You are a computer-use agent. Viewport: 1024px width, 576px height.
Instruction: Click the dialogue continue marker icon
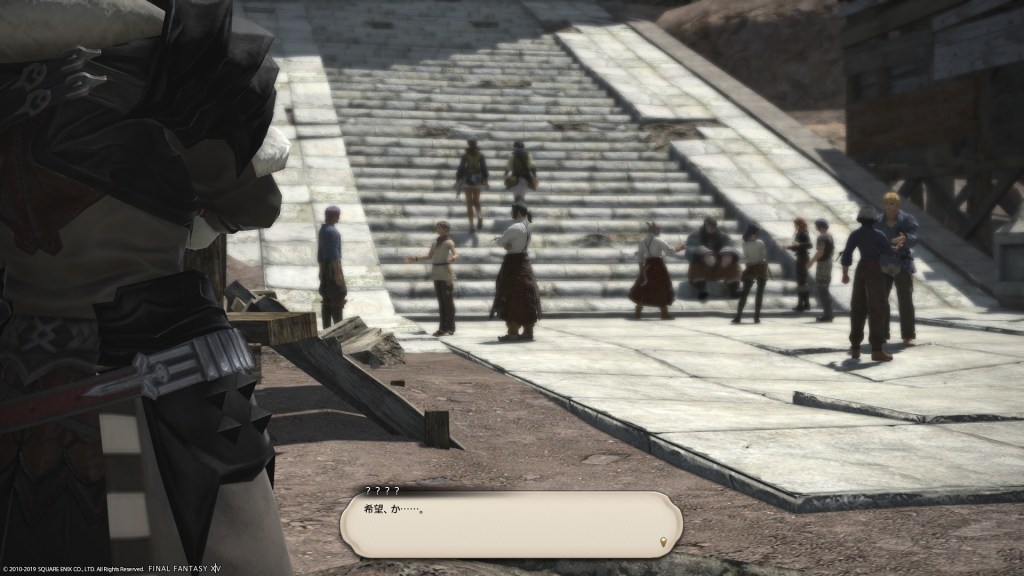(661, 543)
